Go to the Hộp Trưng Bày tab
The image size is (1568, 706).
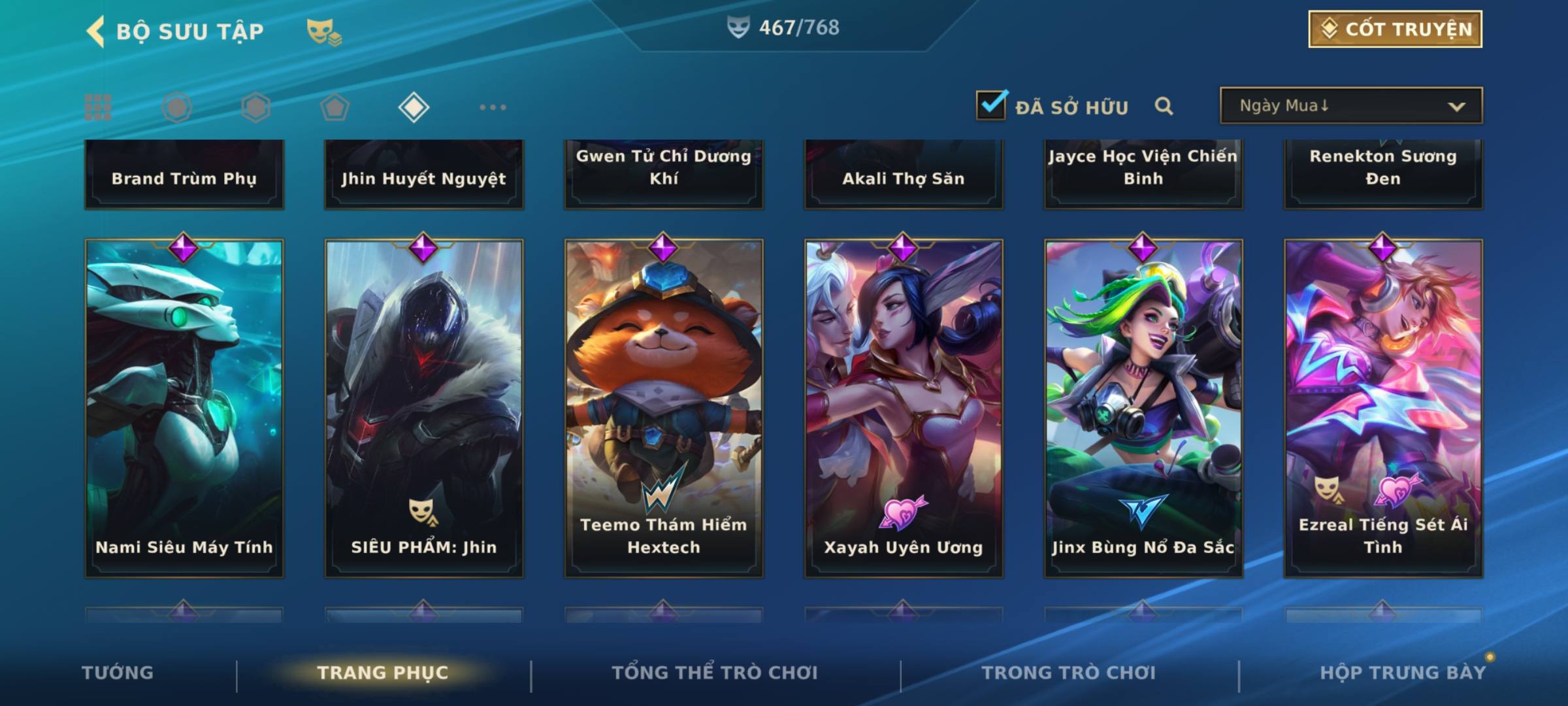point(1402,673)
